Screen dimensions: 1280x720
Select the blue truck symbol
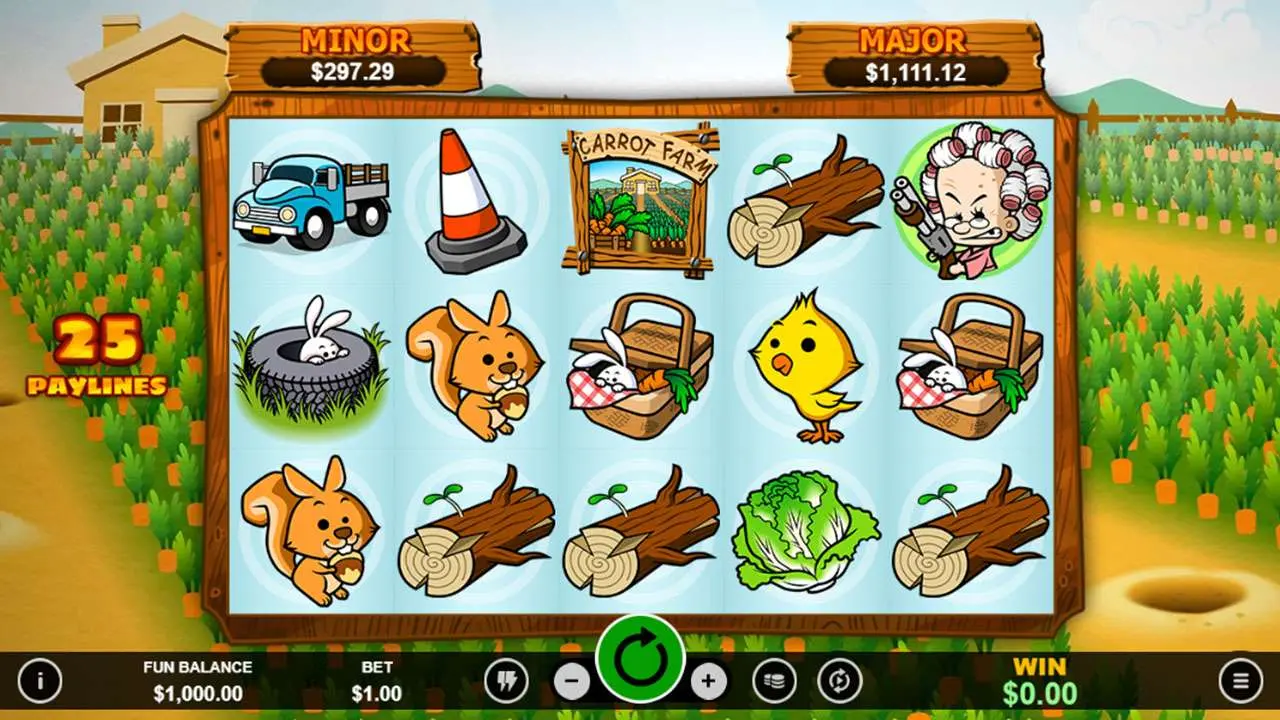click(x=312, y=200)
